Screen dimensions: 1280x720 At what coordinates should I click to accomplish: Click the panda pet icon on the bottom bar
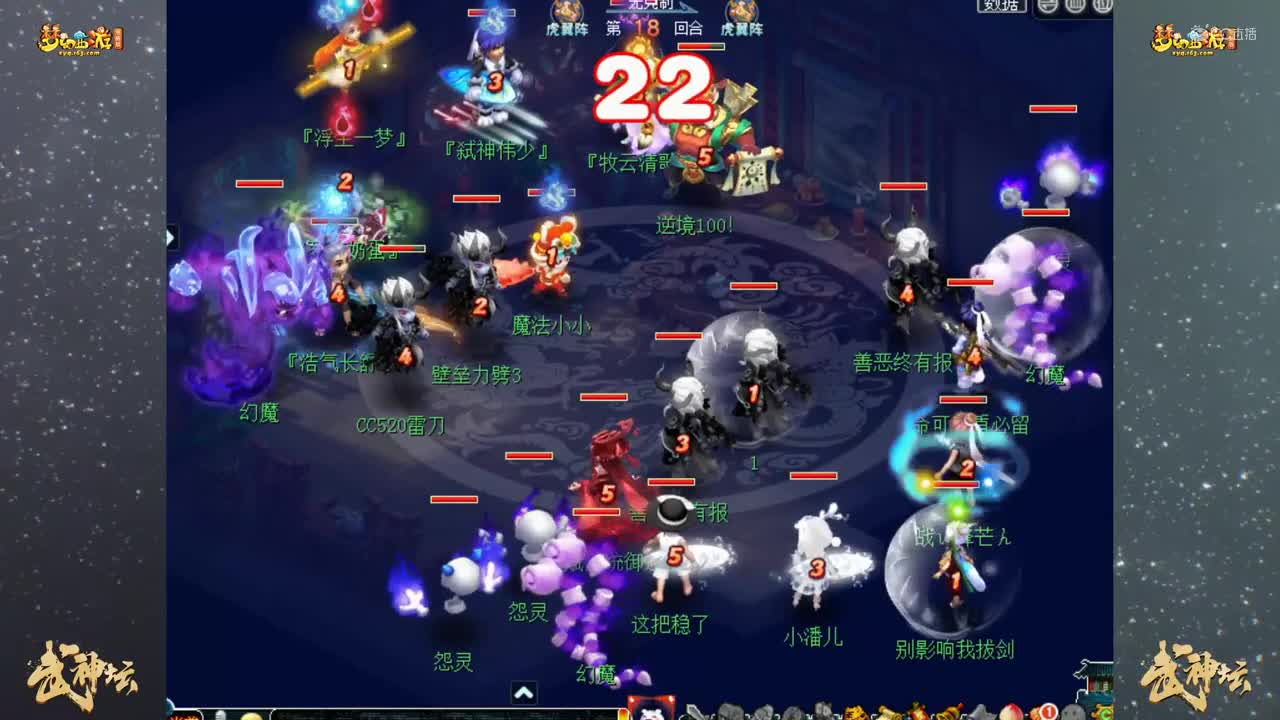pyautogui.click(x=653, y=712)
